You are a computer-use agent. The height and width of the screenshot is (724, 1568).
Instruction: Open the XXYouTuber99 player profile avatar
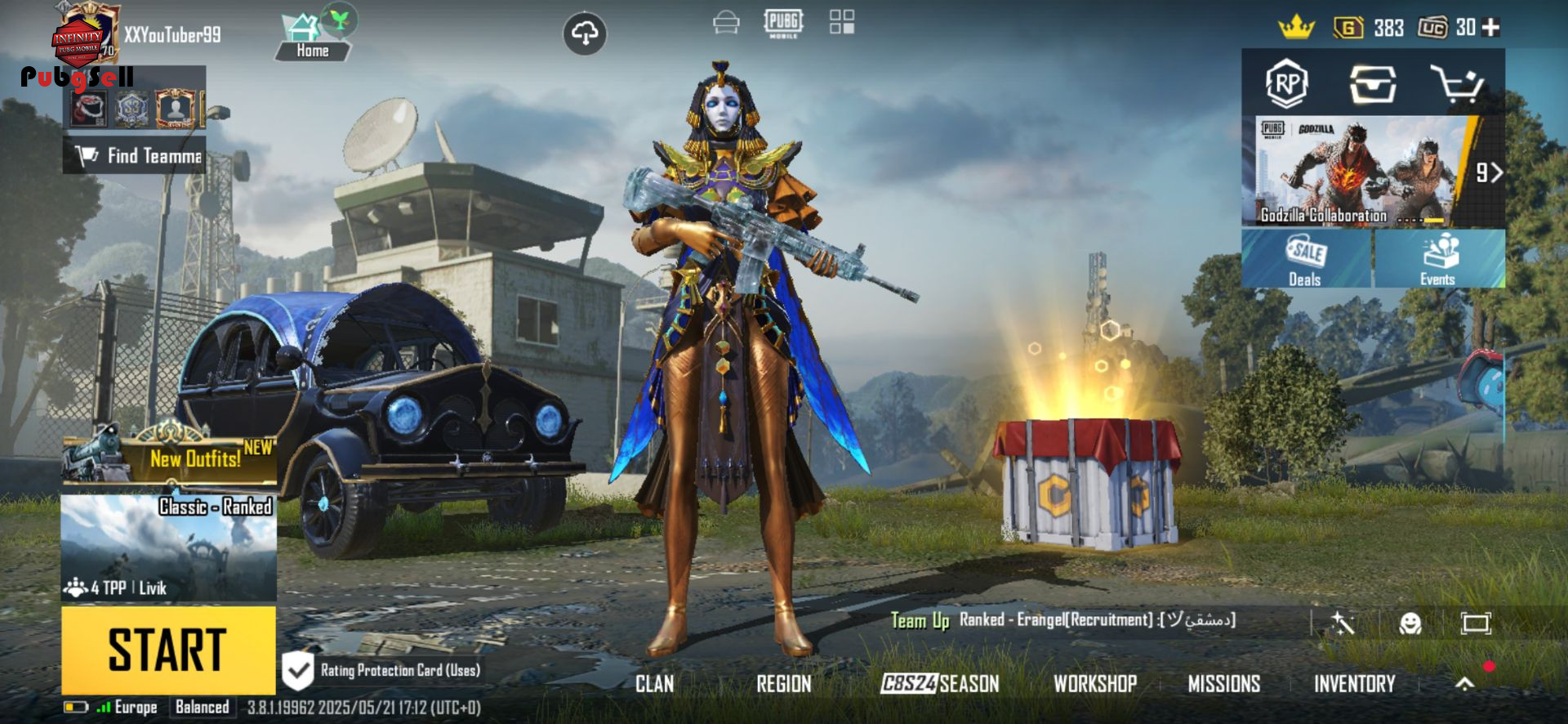[84, 34]
